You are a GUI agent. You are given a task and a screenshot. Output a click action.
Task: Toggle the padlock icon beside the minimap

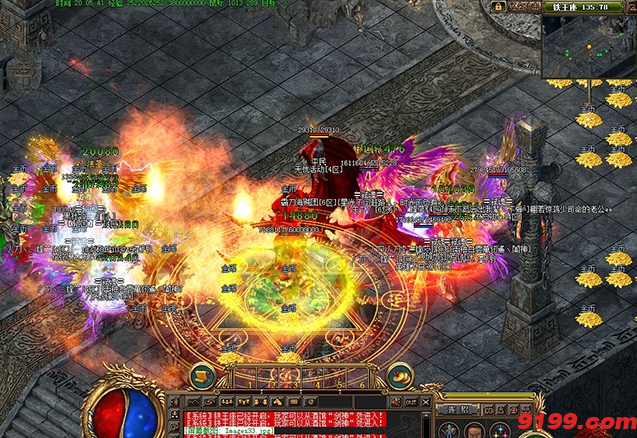(497, 7)
